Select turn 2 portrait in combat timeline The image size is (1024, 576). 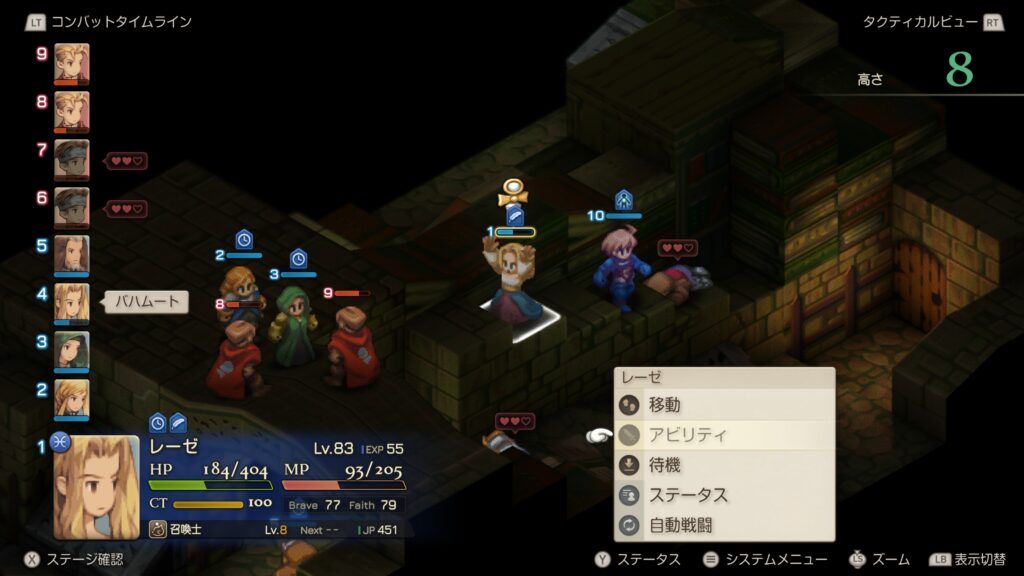[71, 398]
